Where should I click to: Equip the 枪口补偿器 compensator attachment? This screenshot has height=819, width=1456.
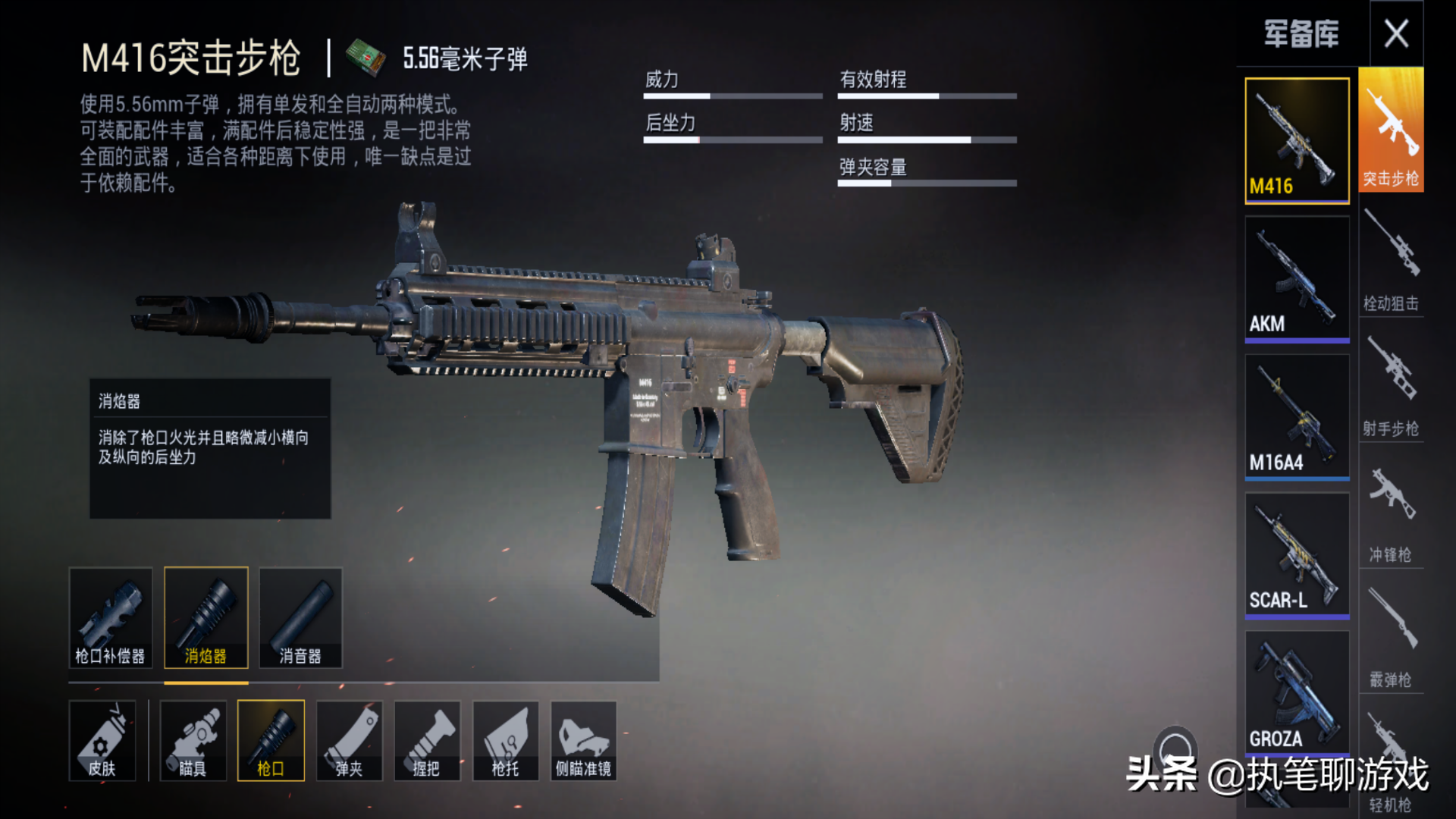point(111,617)
